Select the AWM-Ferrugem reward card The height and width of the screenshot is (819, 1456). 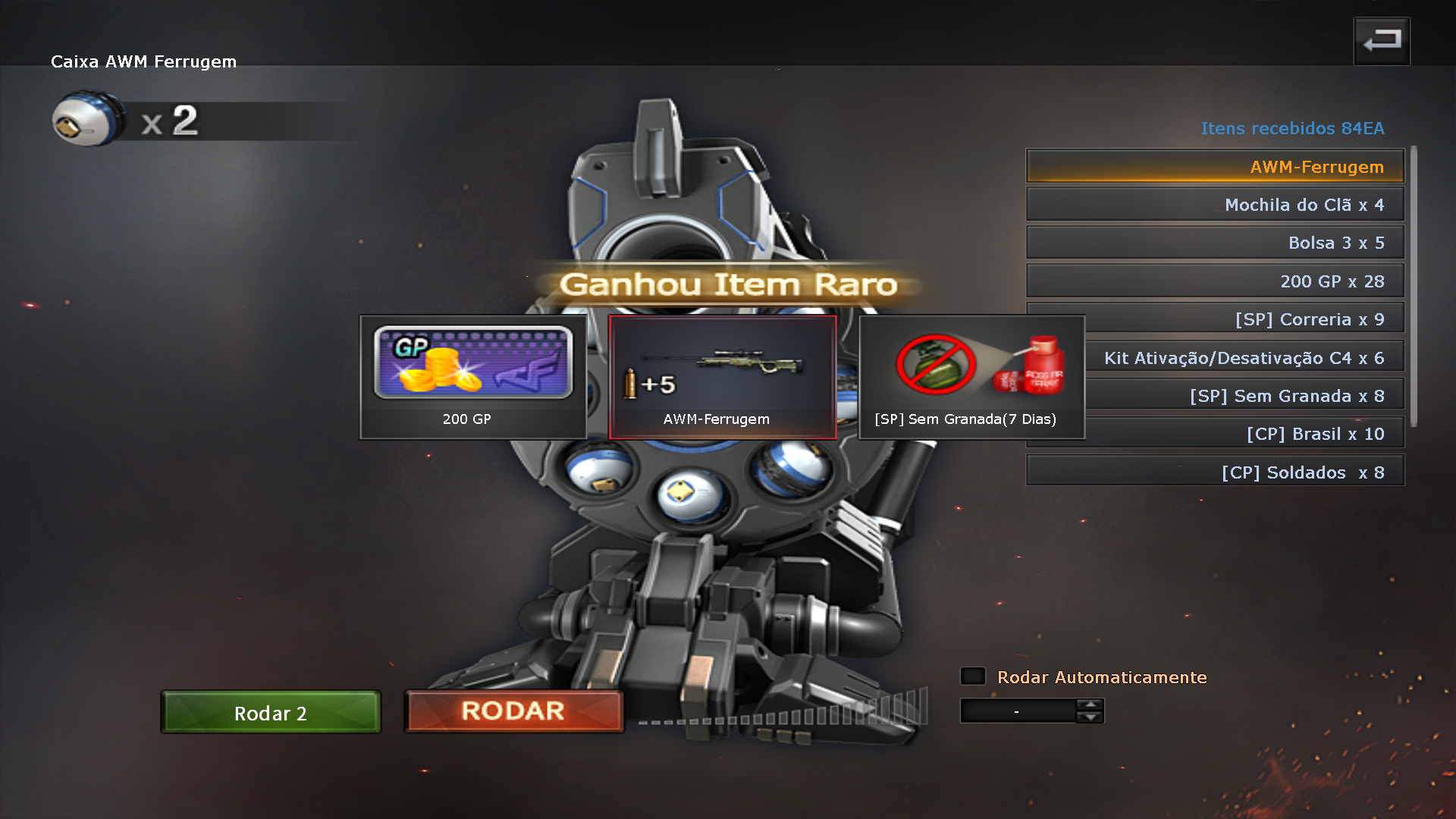tap(722, 377)
